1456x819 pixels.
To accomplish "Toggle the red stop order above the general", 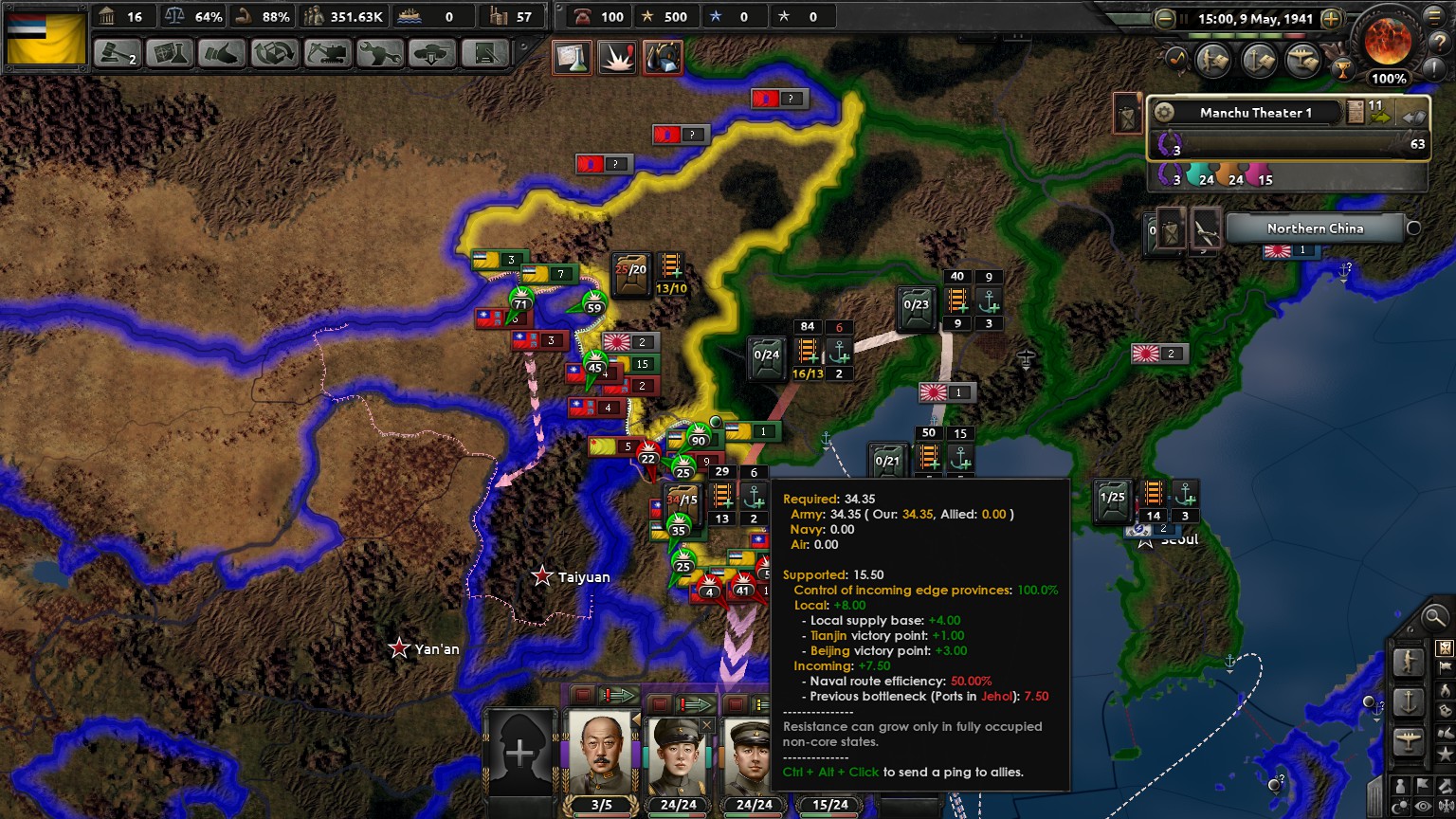I will pyautogui.click(x=582, y=697).
